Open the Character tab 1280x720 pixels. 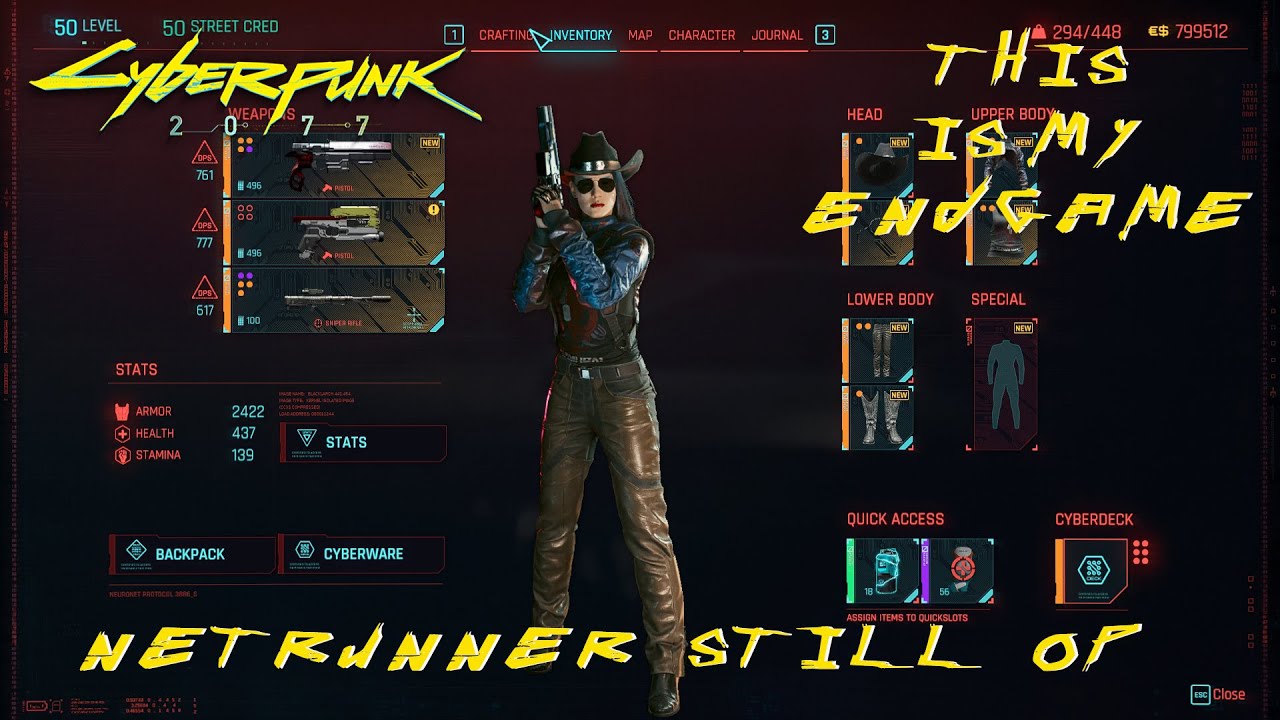(x=701, y=34)
